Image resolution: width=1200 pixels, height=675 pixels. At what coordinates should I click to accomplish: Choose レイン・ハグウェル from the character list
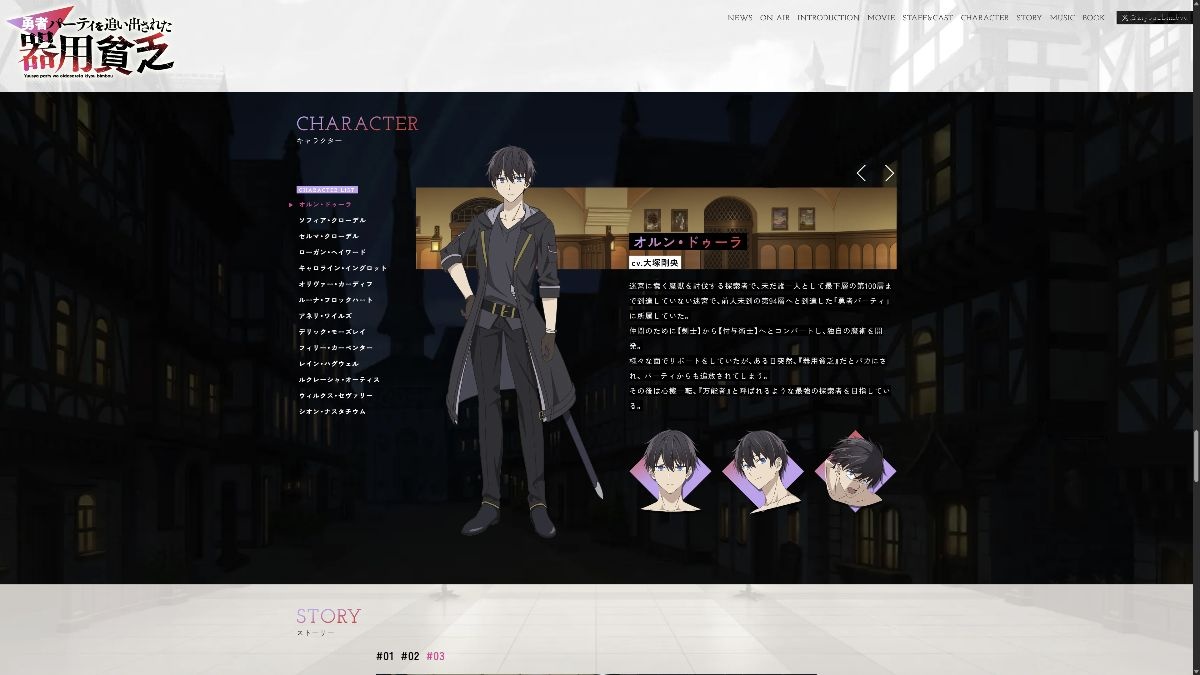tap(328, 364)
